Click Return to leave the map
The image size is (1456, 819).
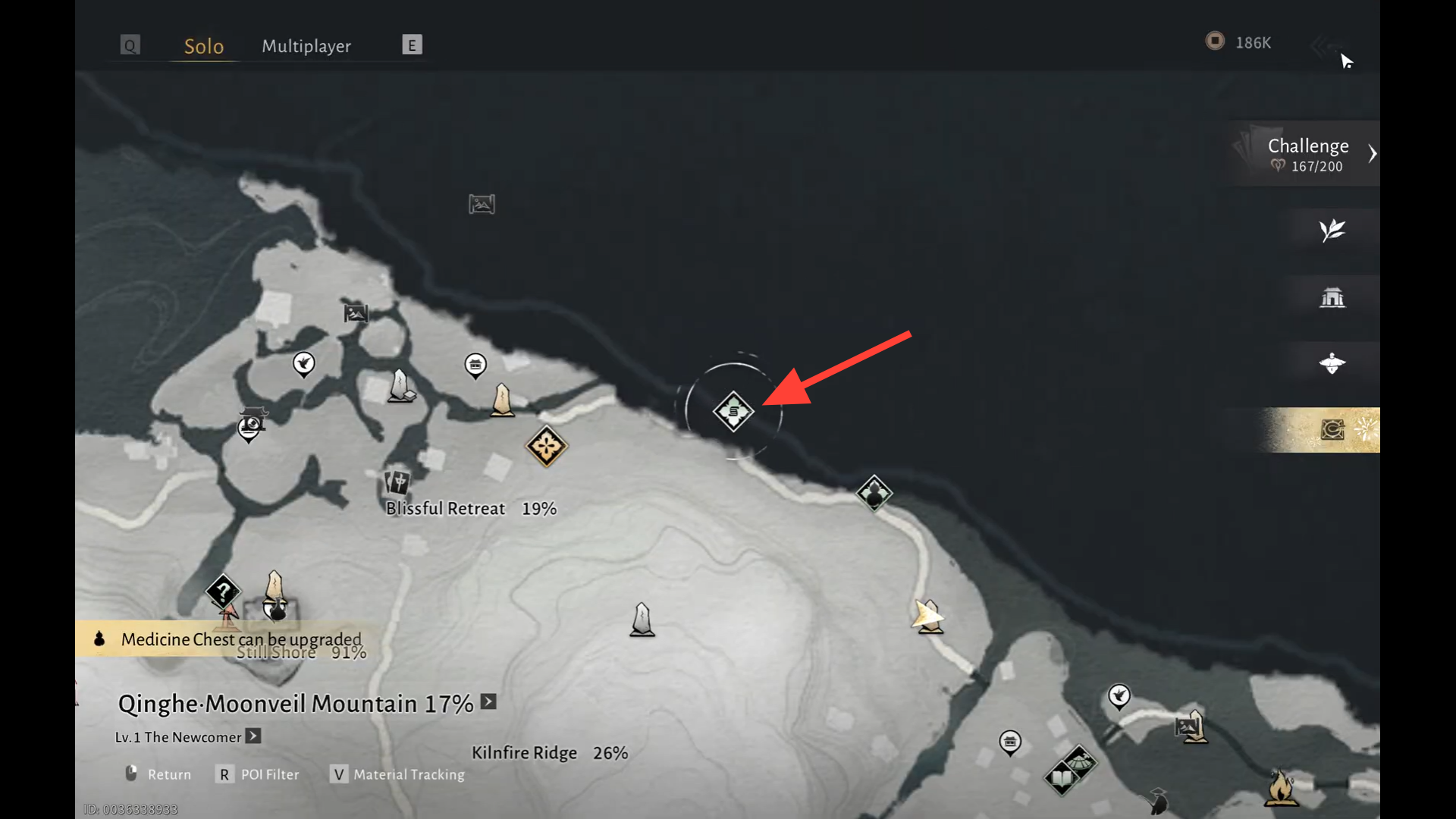click(x=158, y=774)
